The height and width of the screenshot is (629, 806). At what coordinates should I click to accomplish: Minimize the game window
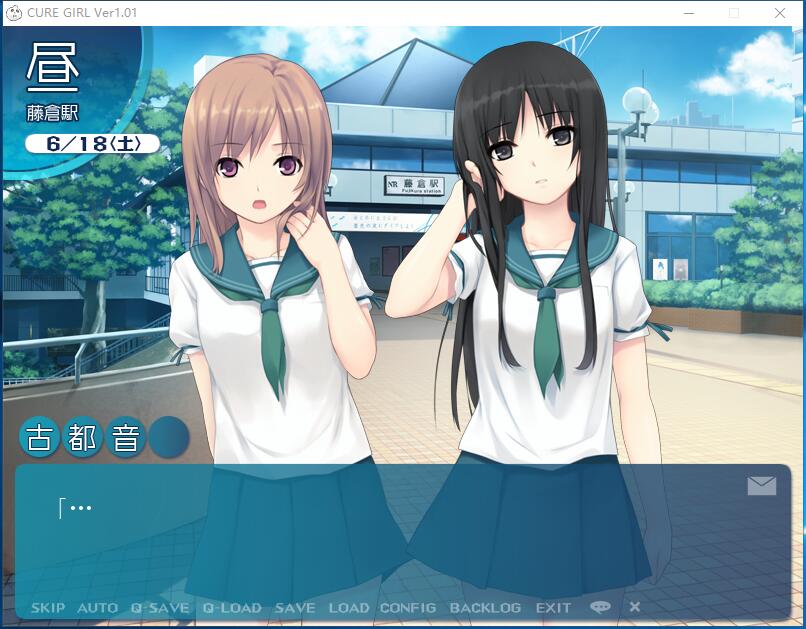pos(688,13)
